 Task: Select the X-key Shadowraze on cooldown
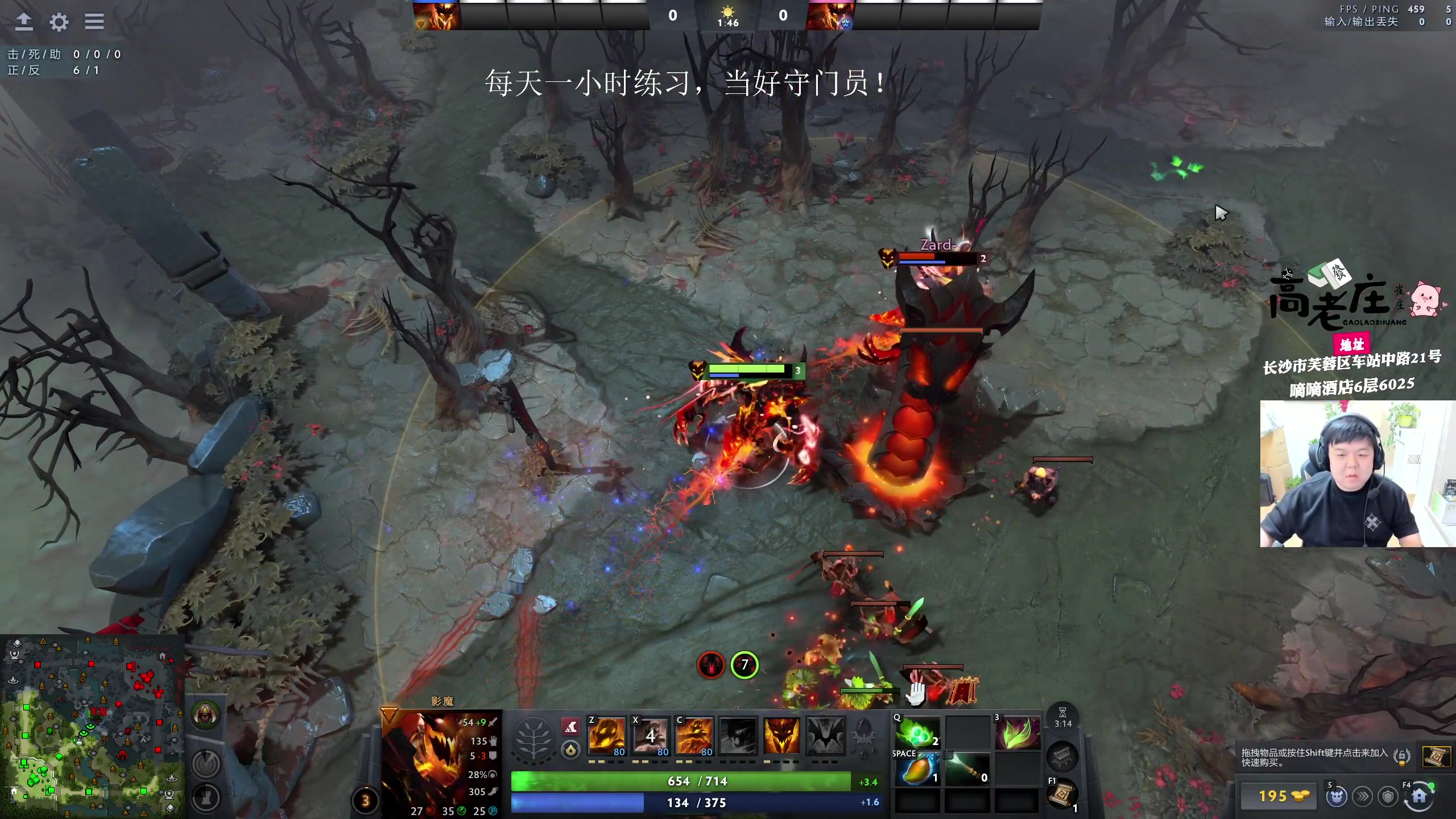pyautogui.click(x=651, y=736)
